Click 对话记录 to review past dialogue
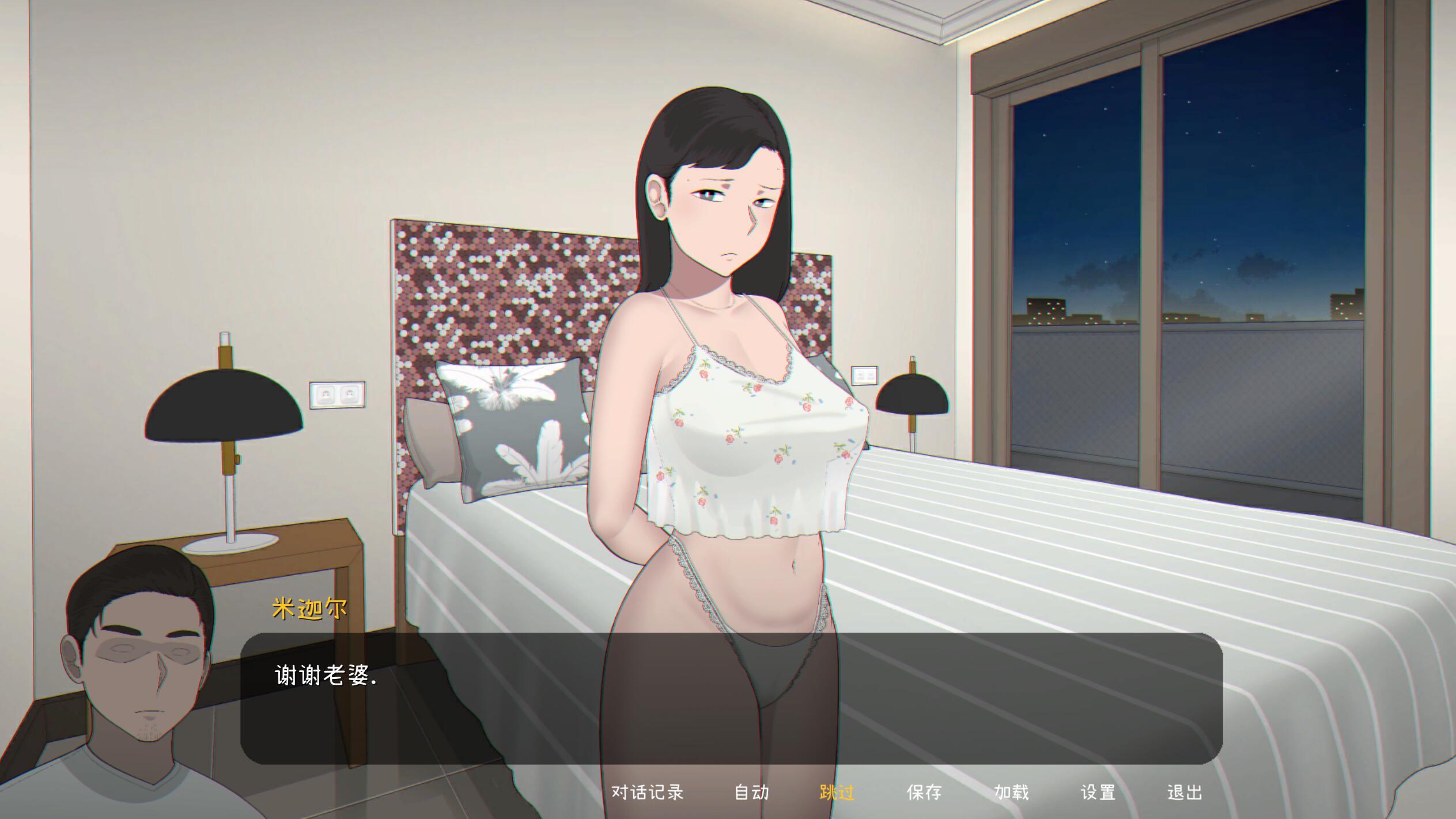1456x819 pixels. [x=648, y=792]
